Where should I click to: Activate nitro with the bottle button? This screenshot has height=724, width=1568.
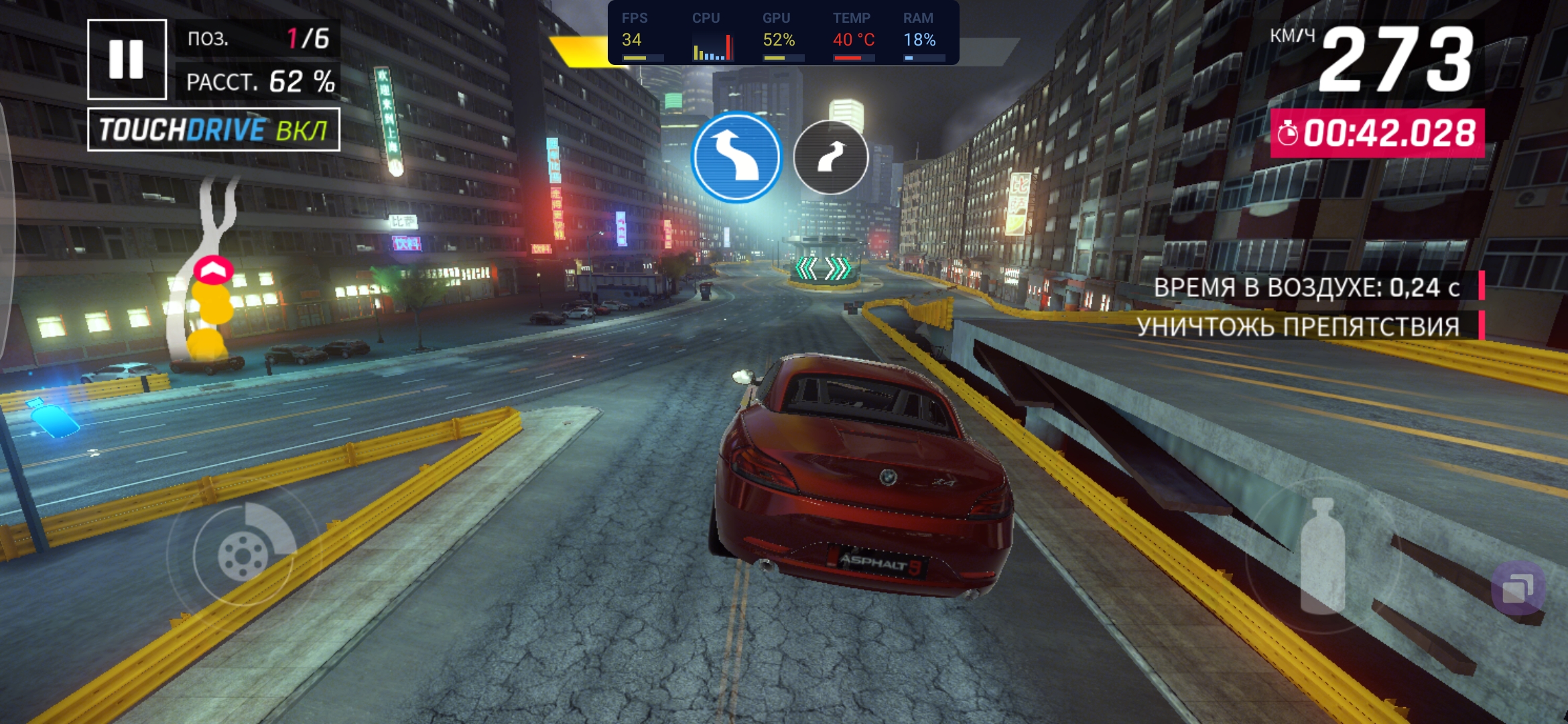click(1322, 556)
